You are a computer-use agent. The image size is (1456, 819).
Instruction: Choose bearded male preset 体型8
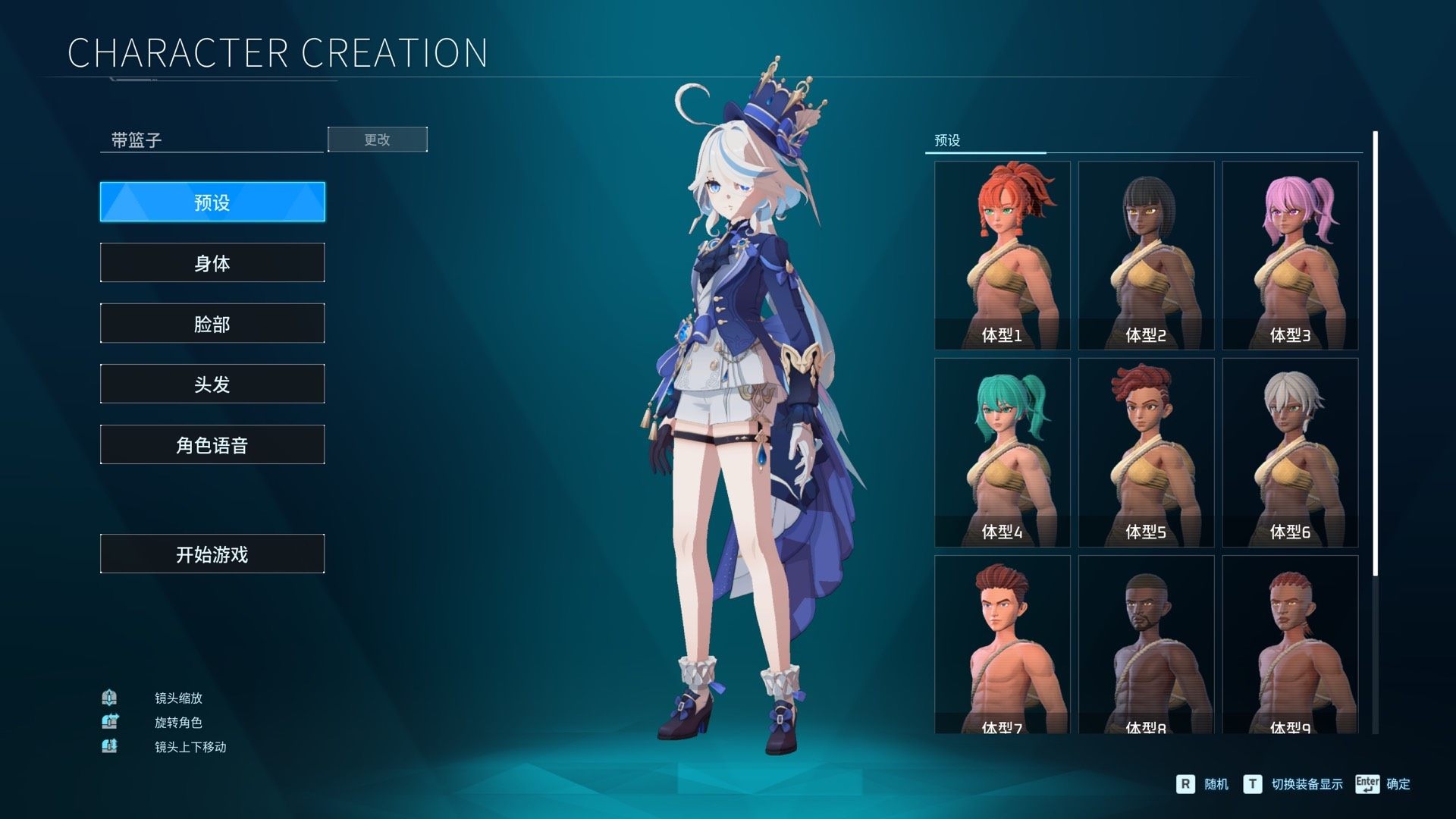tap(1146, 645)
